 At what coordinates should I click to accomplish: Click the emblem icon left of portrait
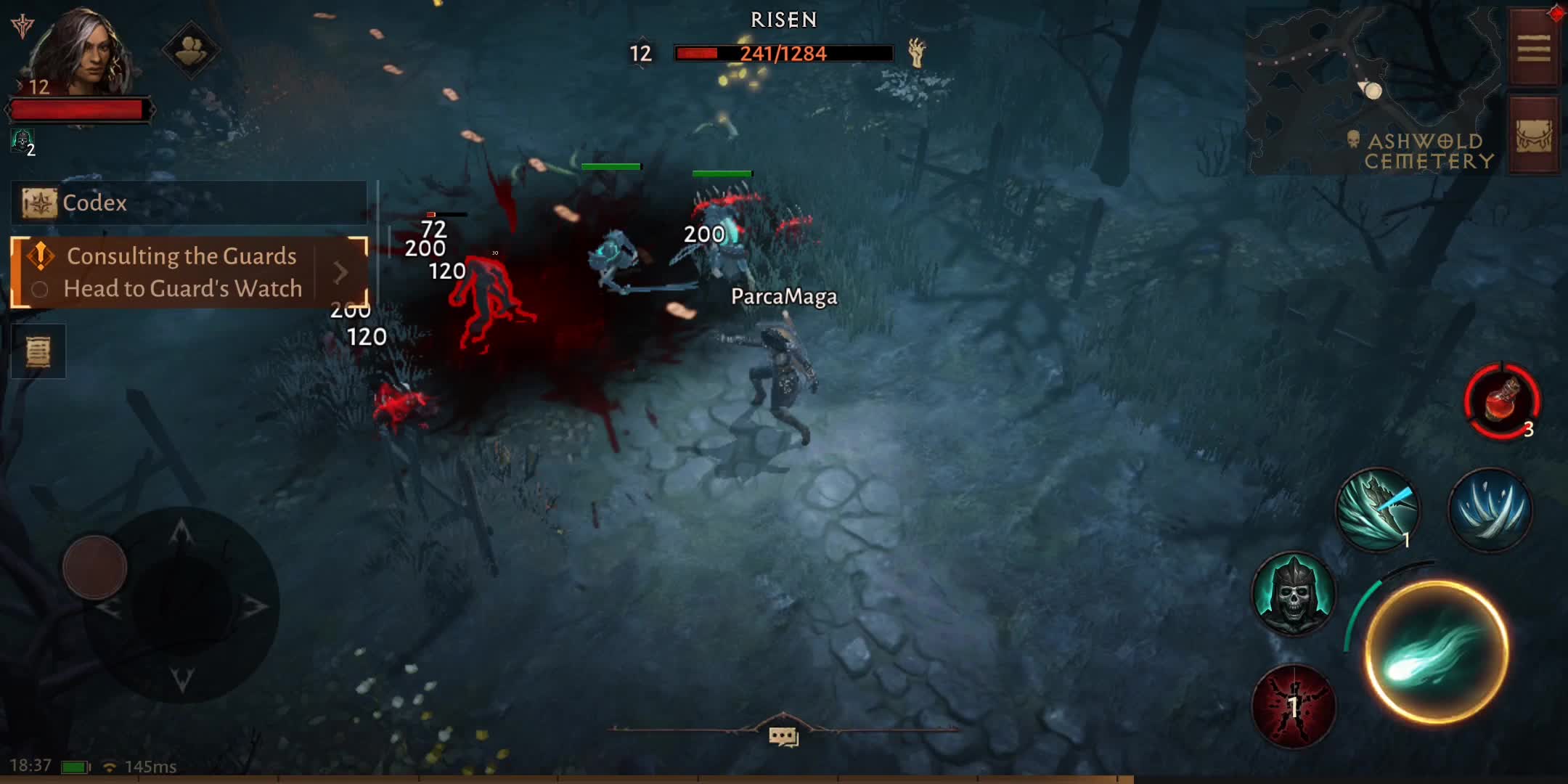23,26
